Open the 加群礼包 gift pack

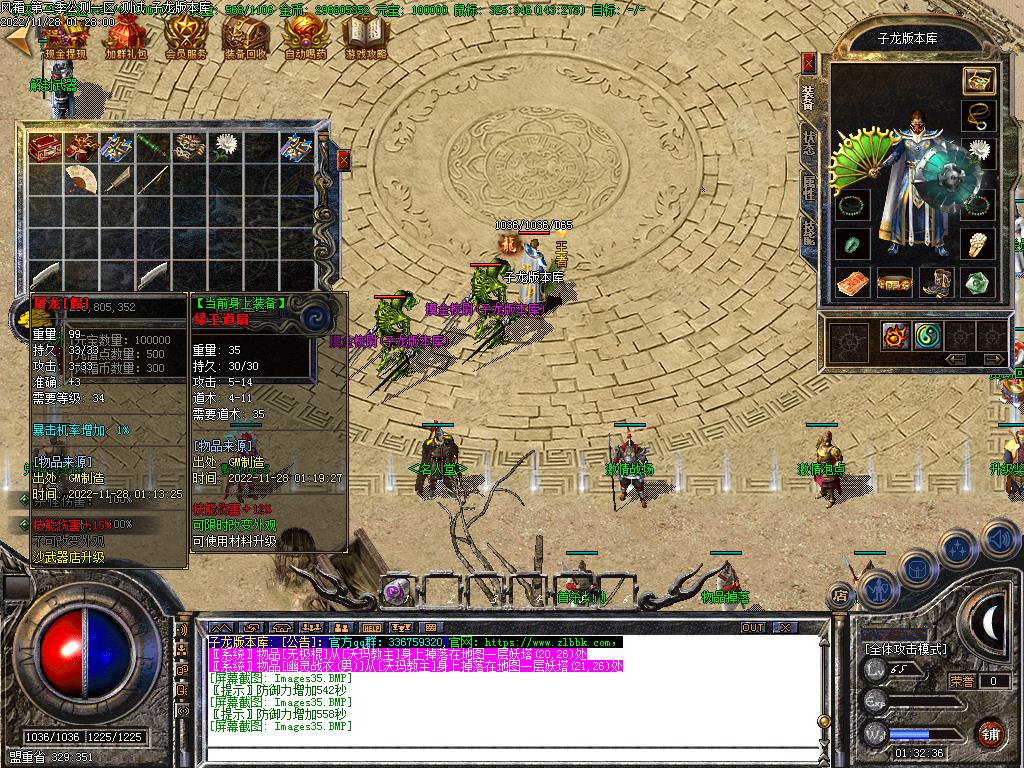click(x=125, y=39)
